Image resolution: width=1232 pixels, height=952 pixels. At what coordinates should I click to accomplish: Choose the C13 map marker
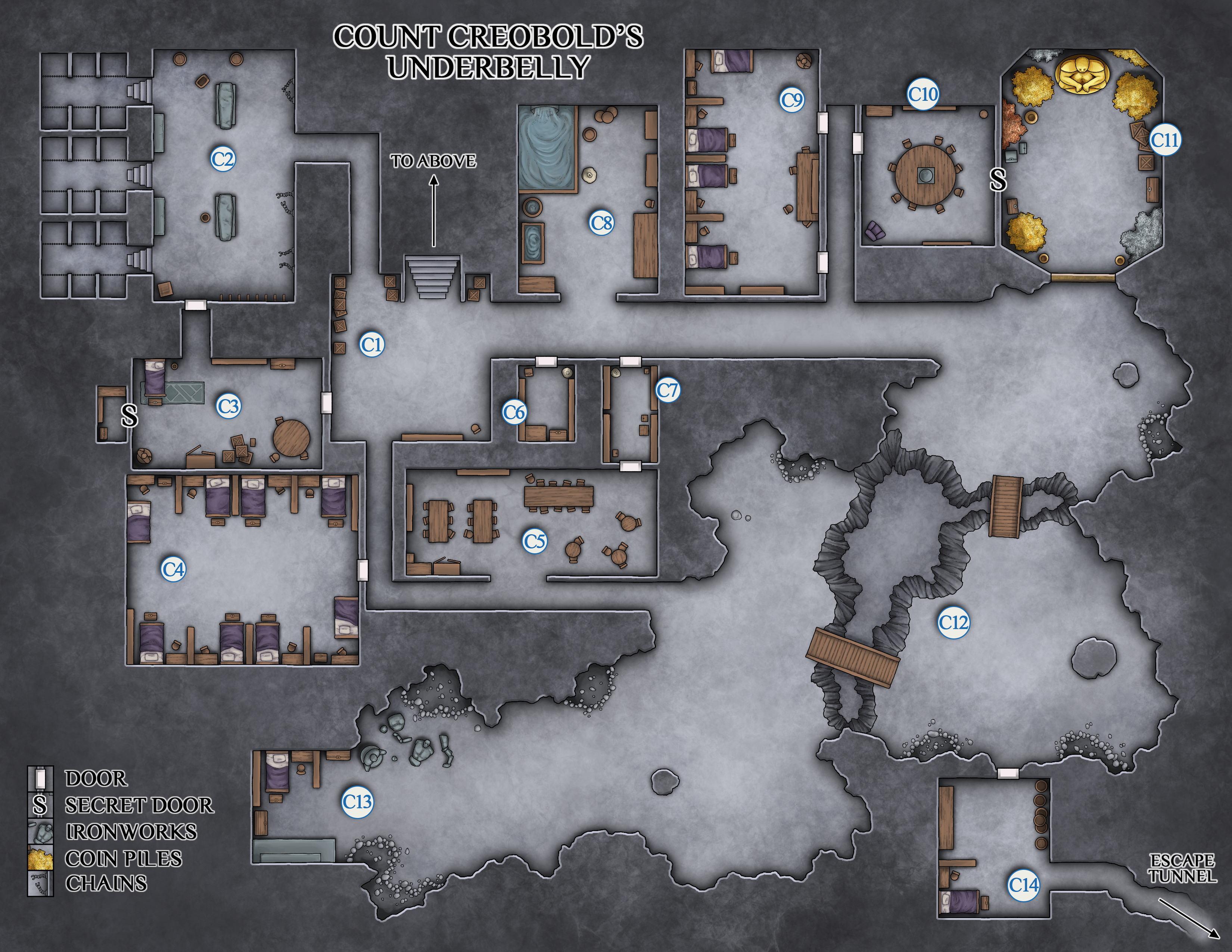pos(358,802)
